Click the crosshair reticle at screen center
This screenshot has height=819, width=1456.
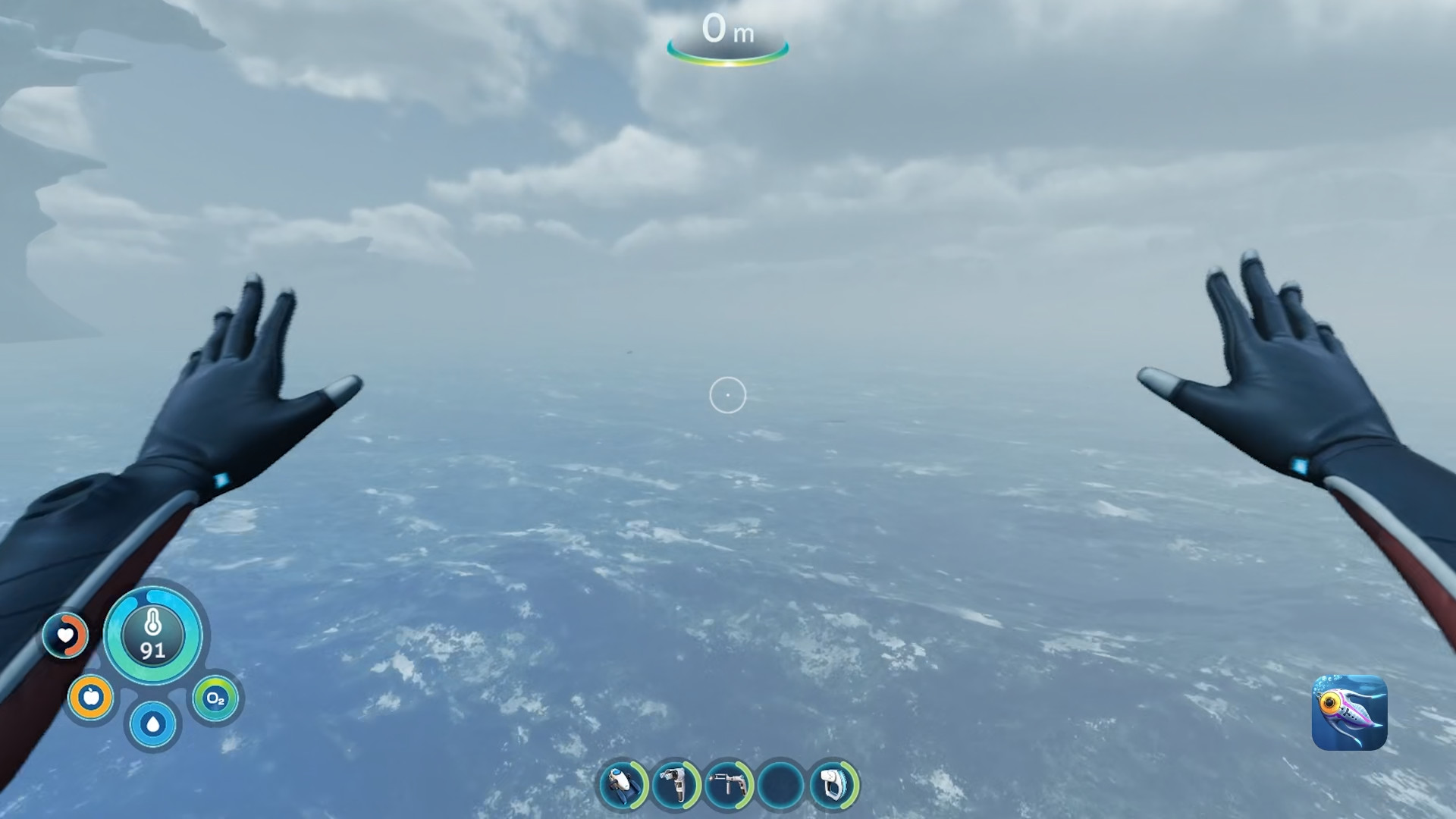click(727, 395)
